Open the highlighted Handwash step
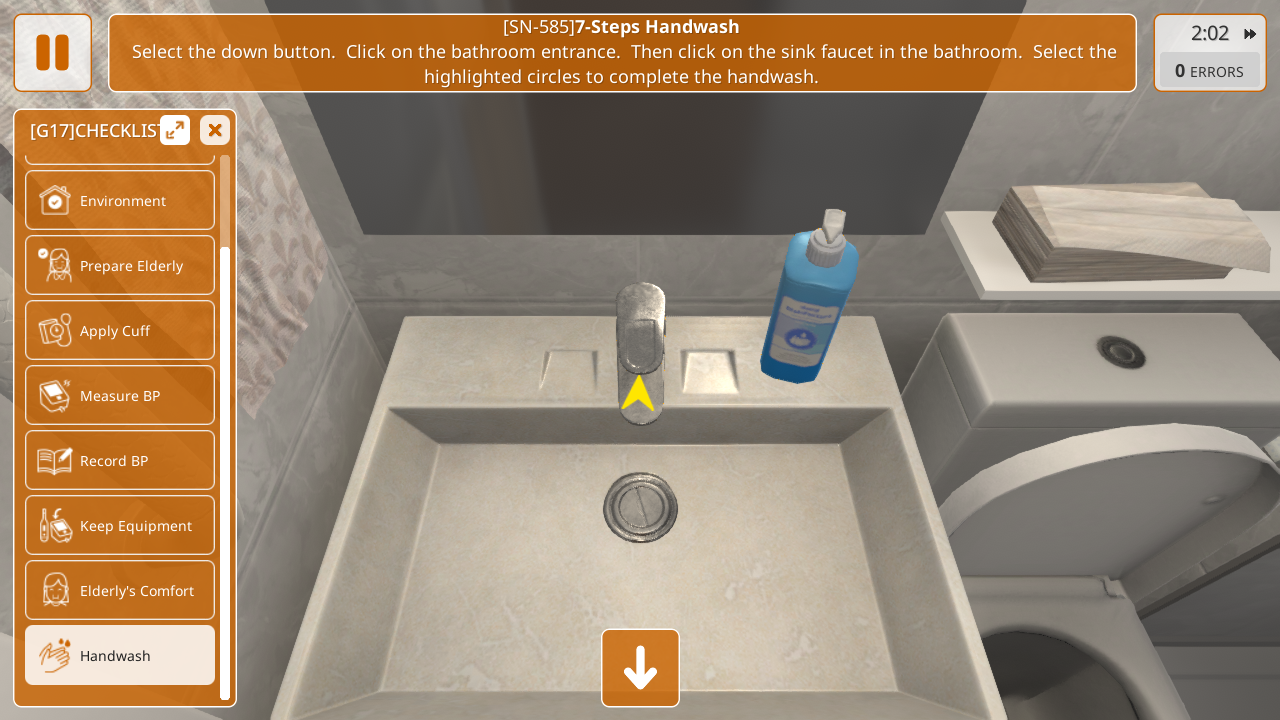 120,655
